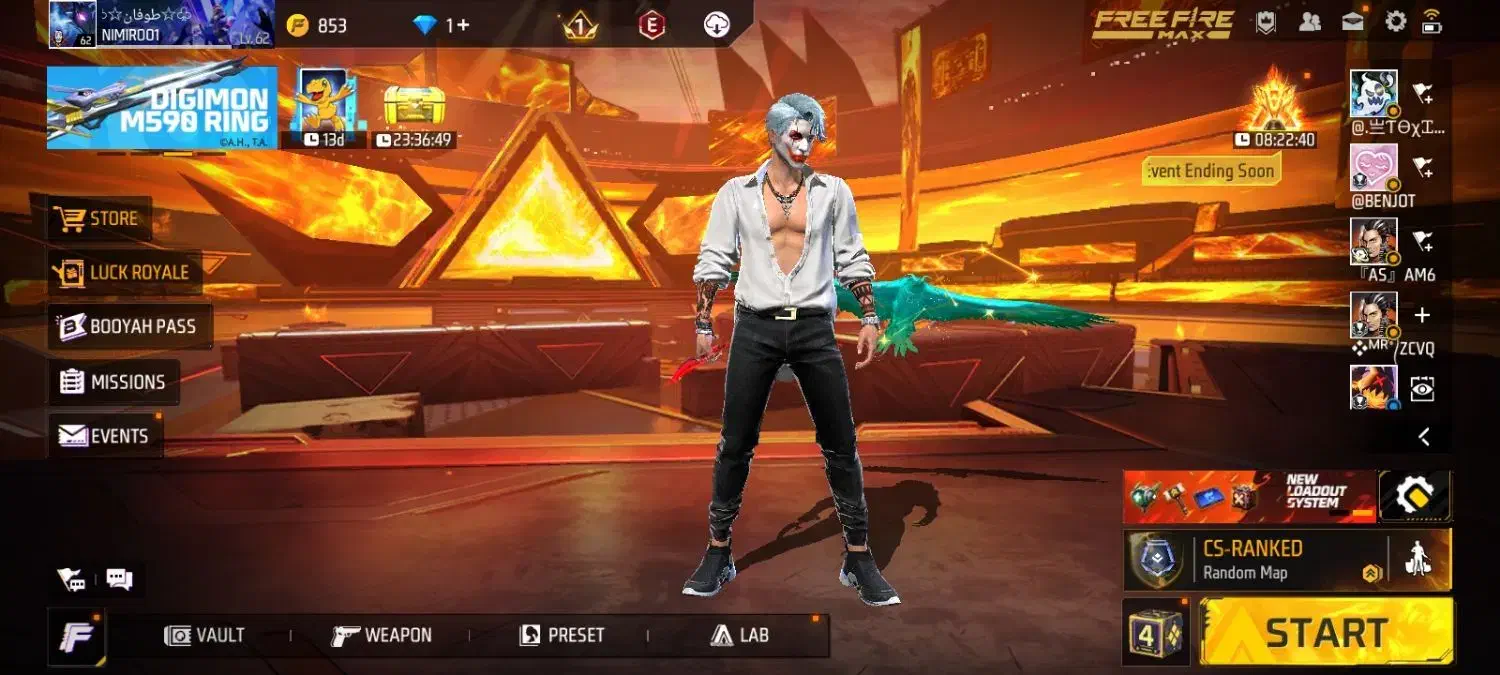This screenshot has height=675, width=1500.
Task: Start the match with the START button
Action: [1326, 633]
